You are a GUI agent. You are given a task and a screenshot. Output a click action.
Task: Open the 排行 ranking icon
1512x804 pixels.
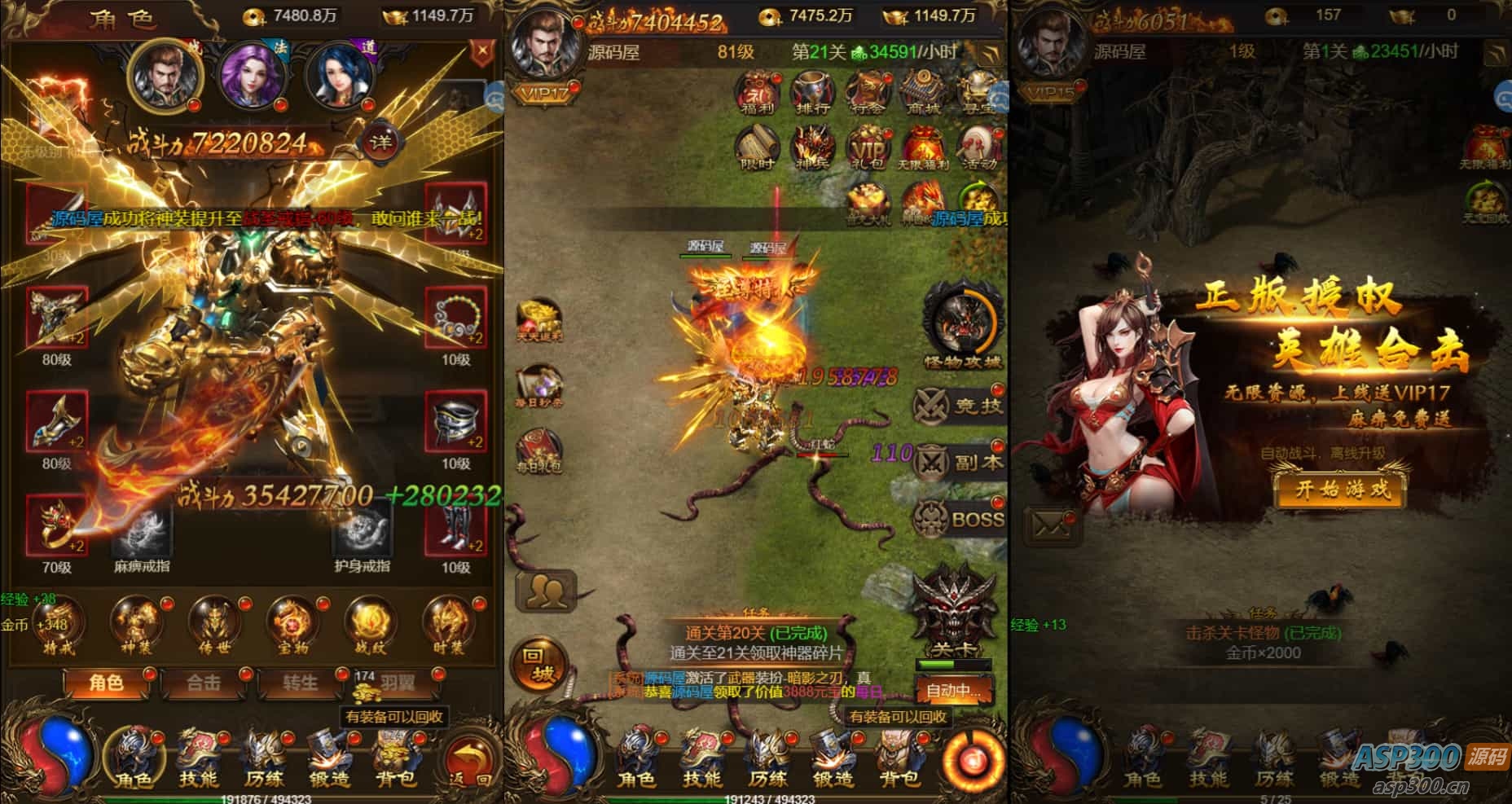pyautogui.click(x=811, y=94)
